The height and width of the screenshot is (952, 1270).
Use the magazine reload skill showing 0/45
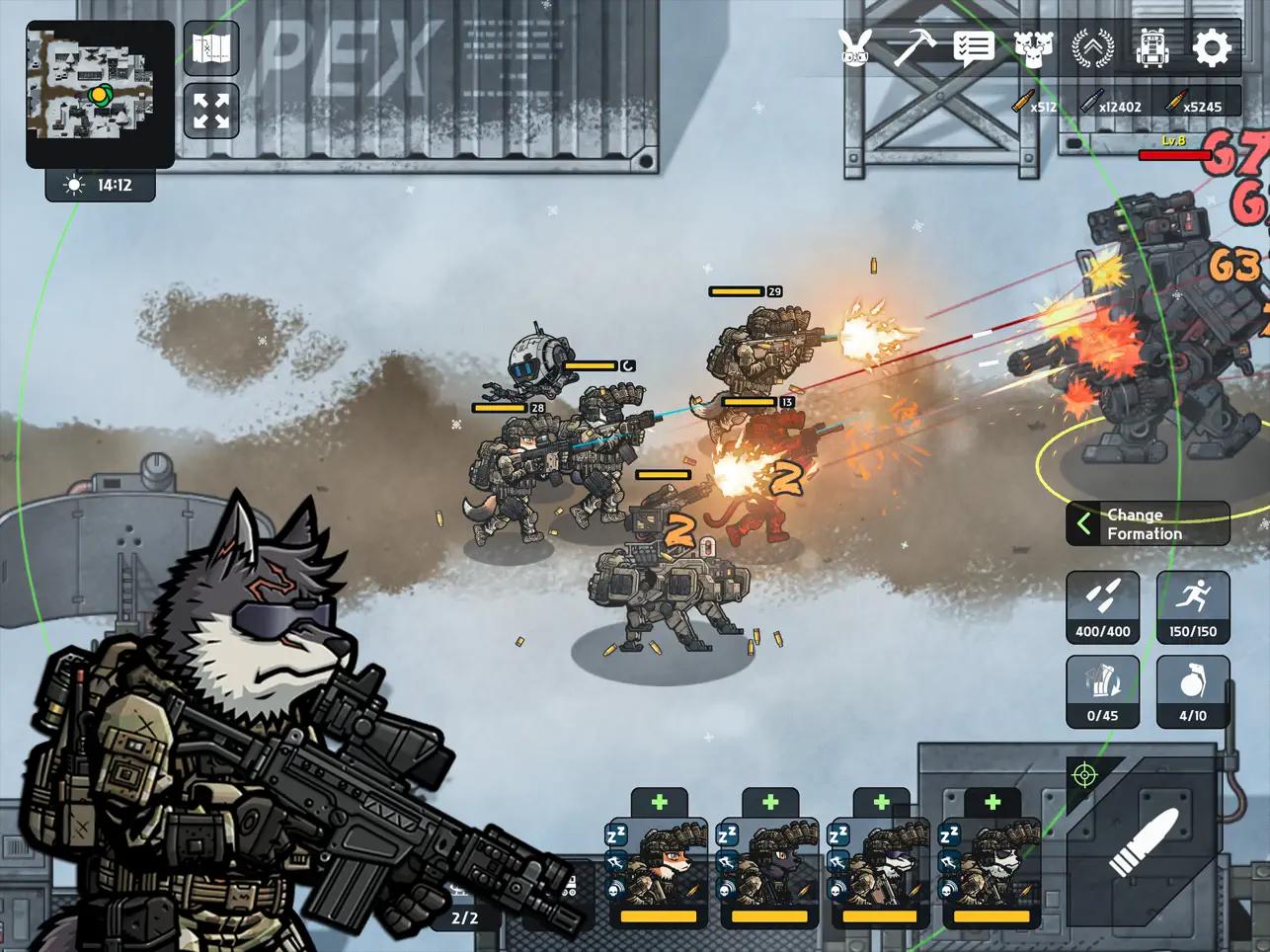click(x=1103, y=691)
